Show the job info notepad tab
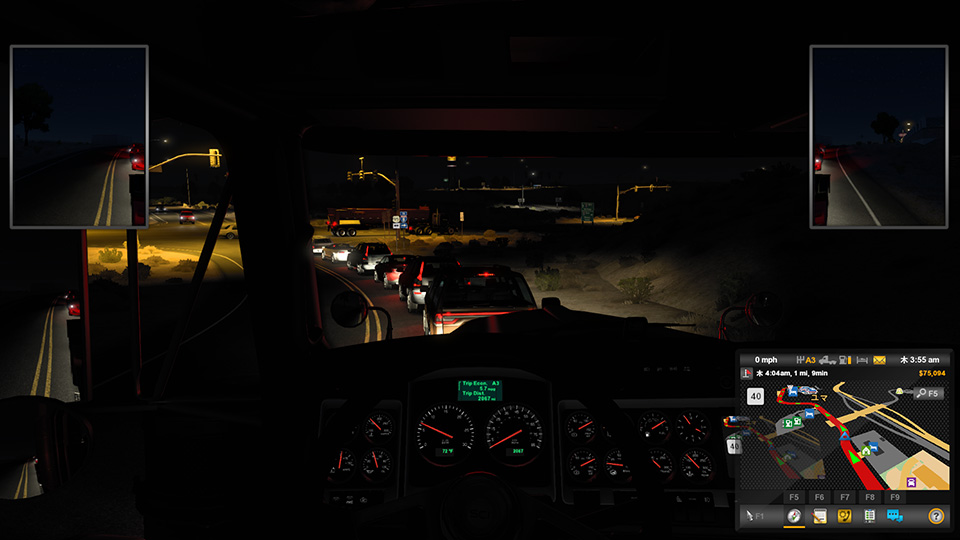 tap(819, 516)
